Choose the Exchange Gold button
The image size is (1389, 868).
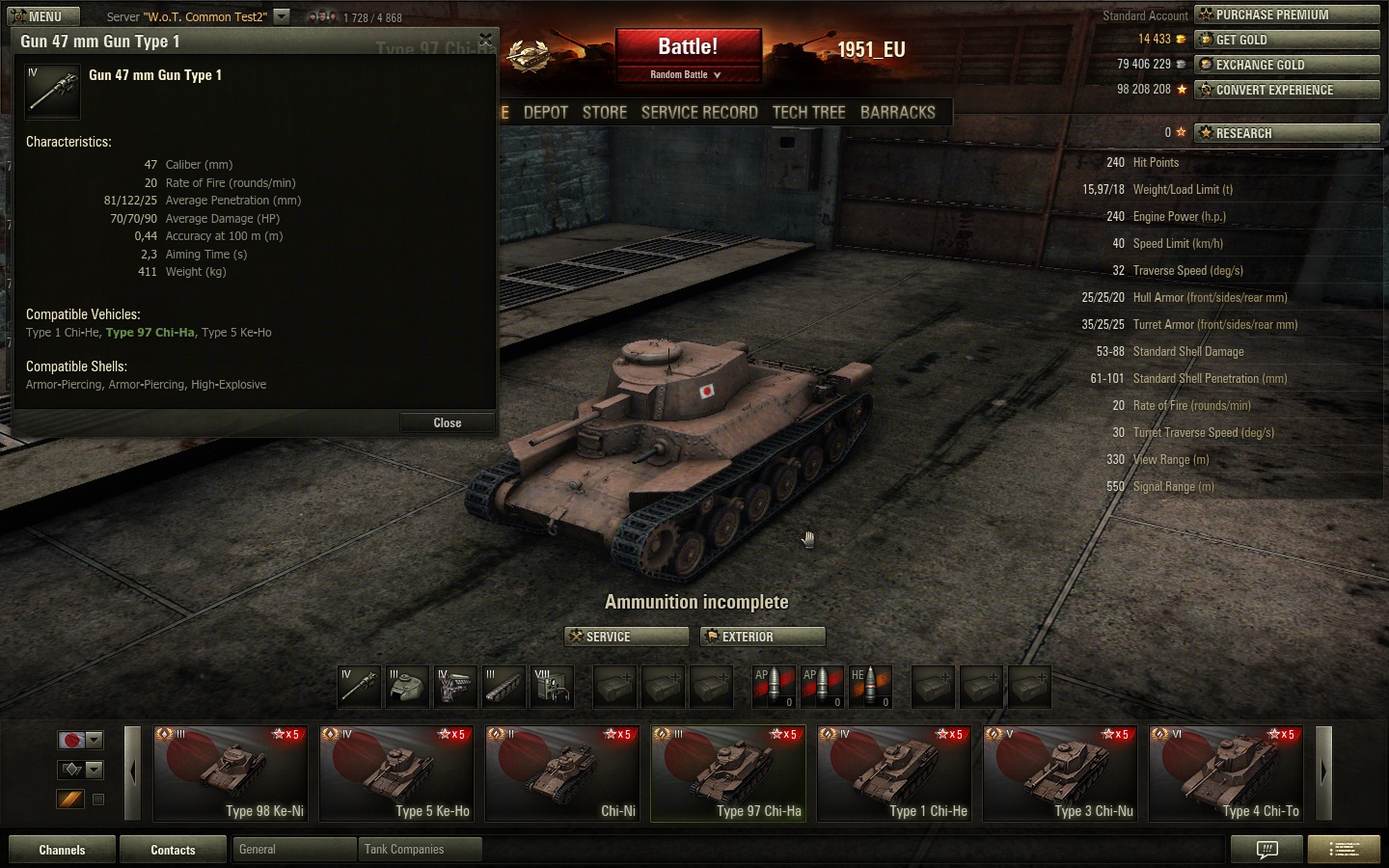pyautogui.click(x=1287, y=65)
